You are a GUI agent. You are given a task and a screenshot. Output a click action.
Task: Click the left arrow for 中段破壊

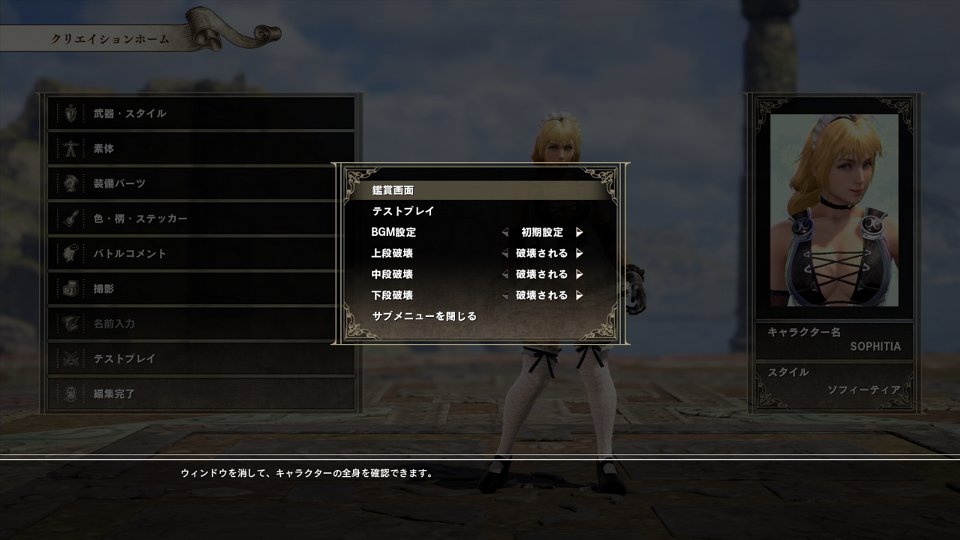[x=505, y=274]
